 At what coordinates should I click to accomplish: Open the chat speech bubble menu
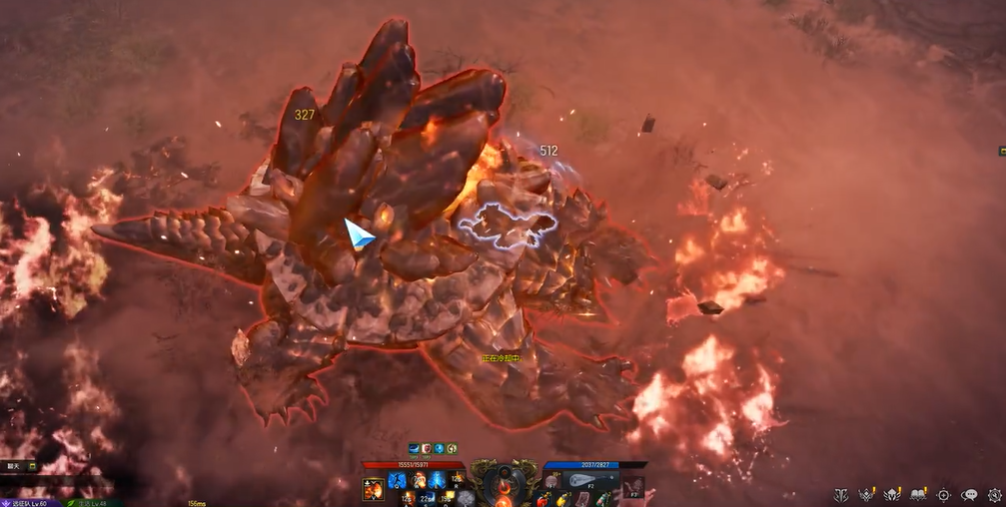coord(968,495)
